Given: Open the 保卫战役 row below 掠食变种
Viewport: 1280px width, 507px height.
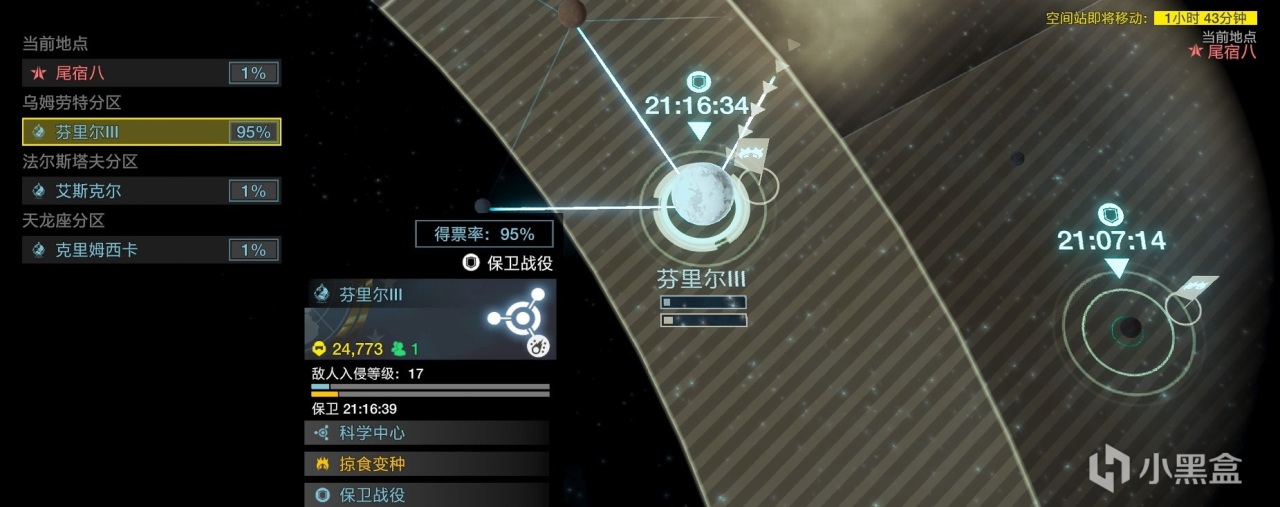Looking at the screenshot, I should (427, 495).
